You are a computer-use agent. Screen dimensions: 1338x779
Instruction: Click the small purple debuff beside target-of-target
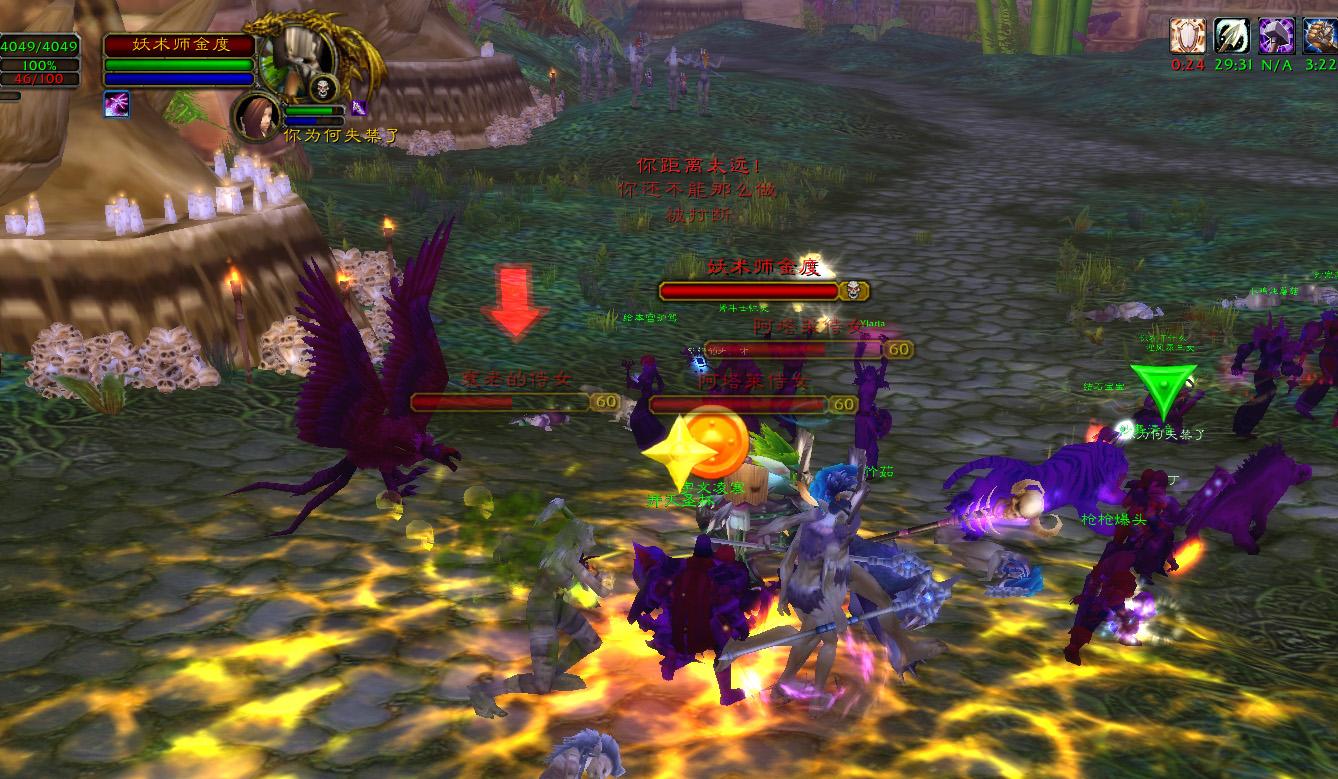pos(357,108)
